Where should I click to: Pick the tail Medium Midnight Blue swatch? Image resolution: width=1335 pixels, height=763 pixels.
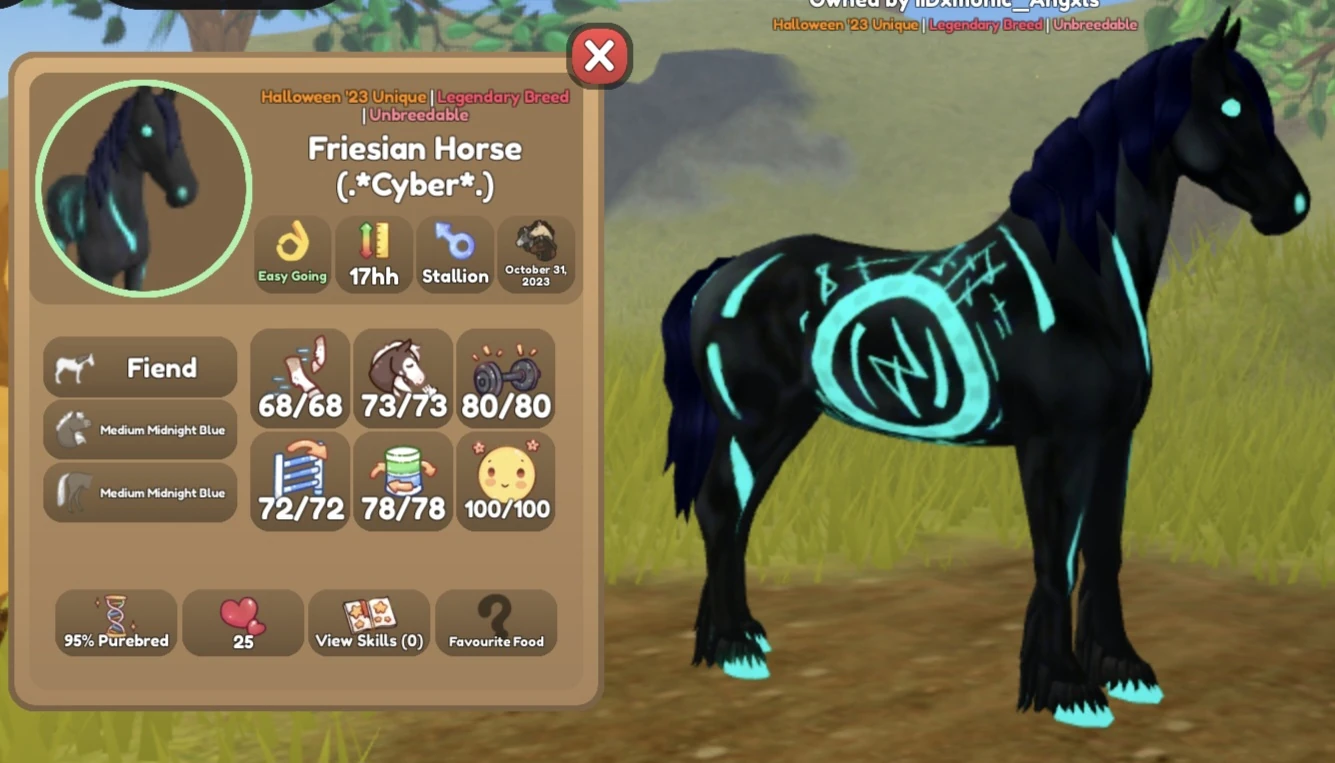click(139, 492)
